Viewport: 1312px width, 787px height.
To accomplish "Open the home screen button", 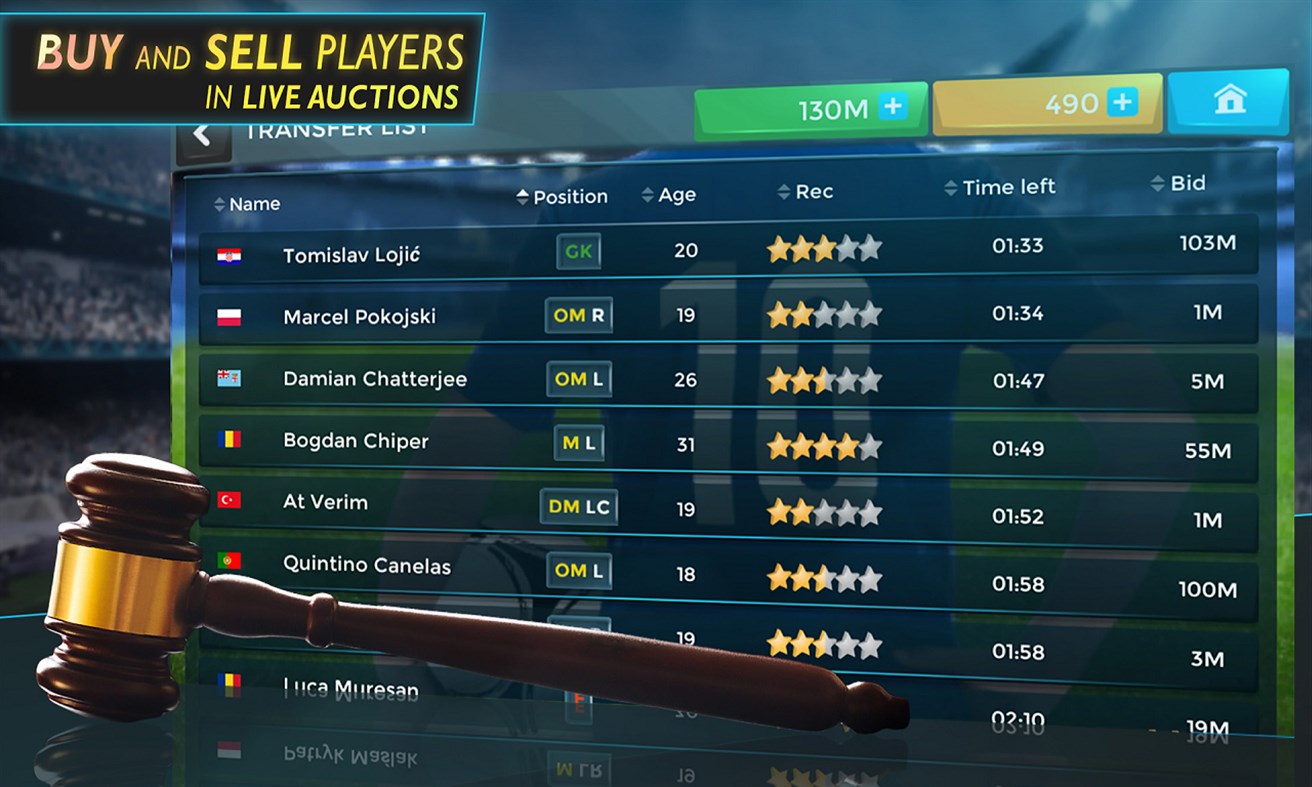I will pyautogui.click(x=1229, y=100).
